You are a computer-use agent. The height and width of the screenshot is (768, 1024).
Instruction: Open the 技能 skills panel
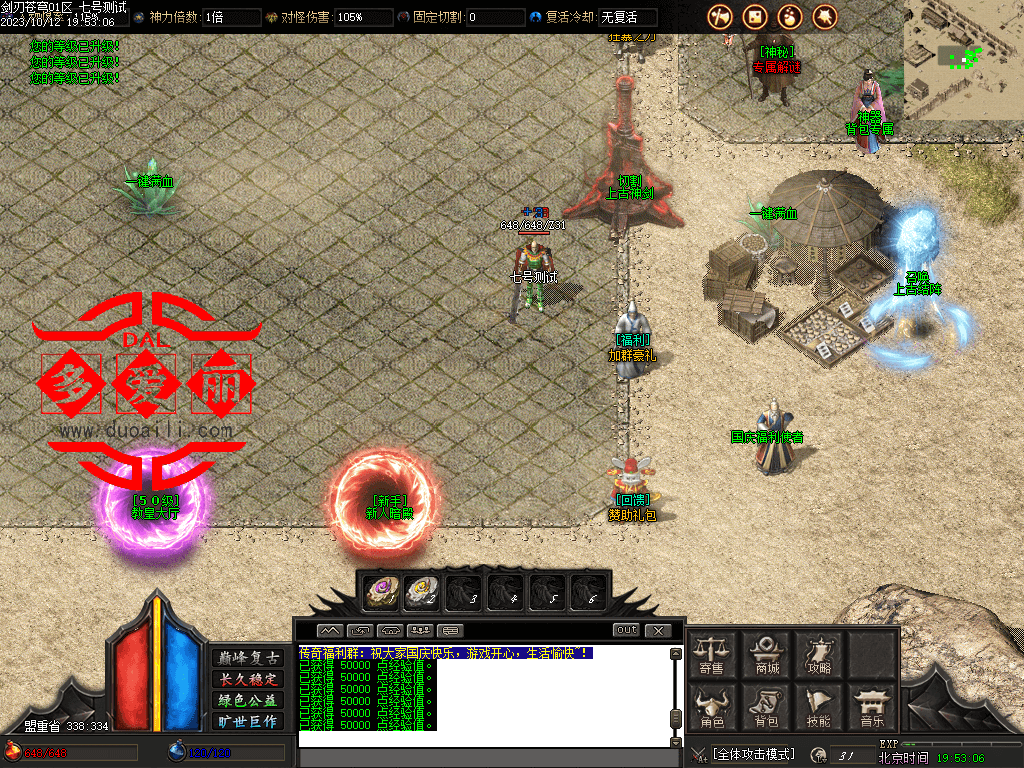click(x=819, y=707)
